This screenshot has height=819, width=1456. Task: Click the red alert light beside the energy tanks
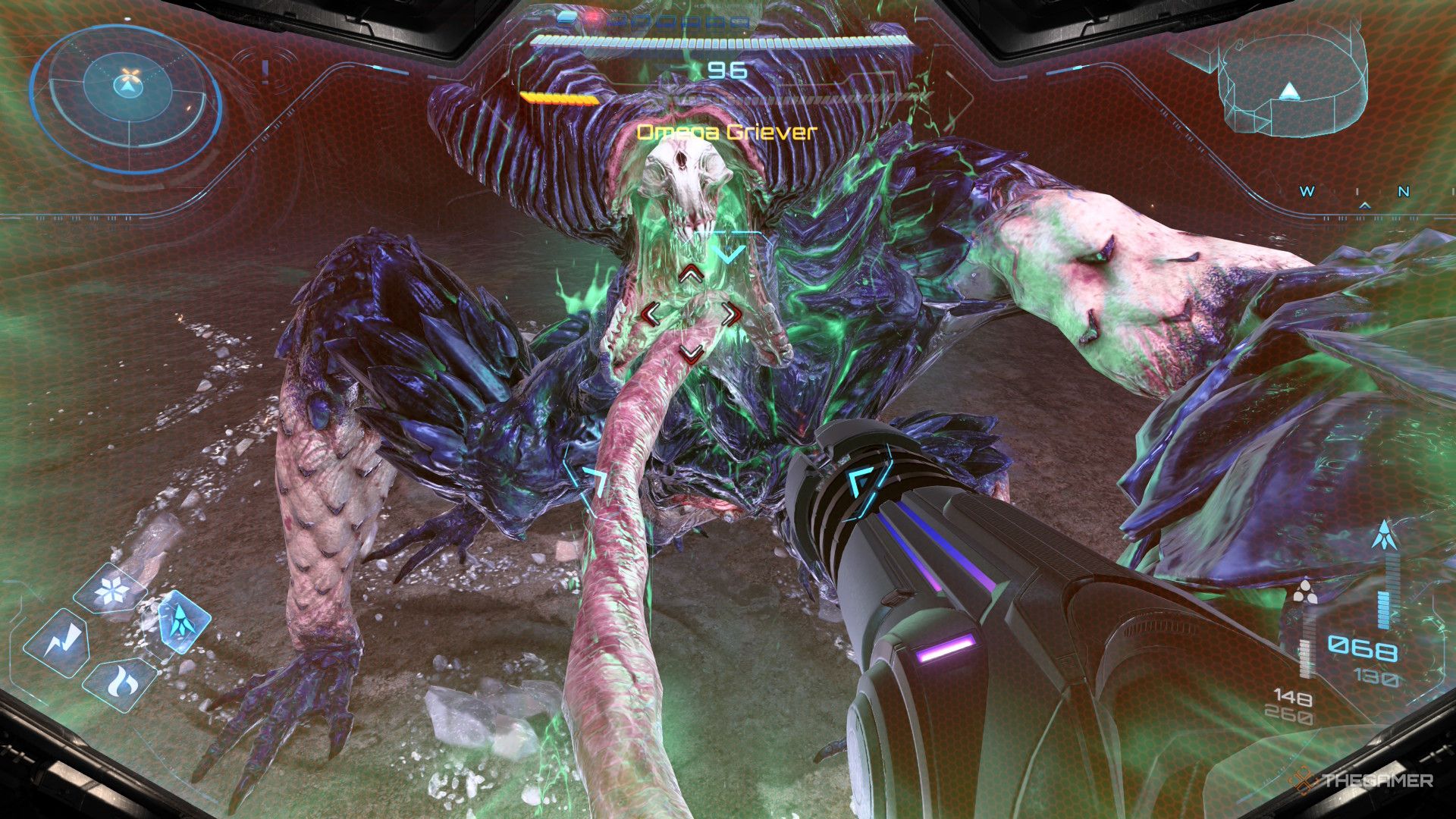(593, 16)
